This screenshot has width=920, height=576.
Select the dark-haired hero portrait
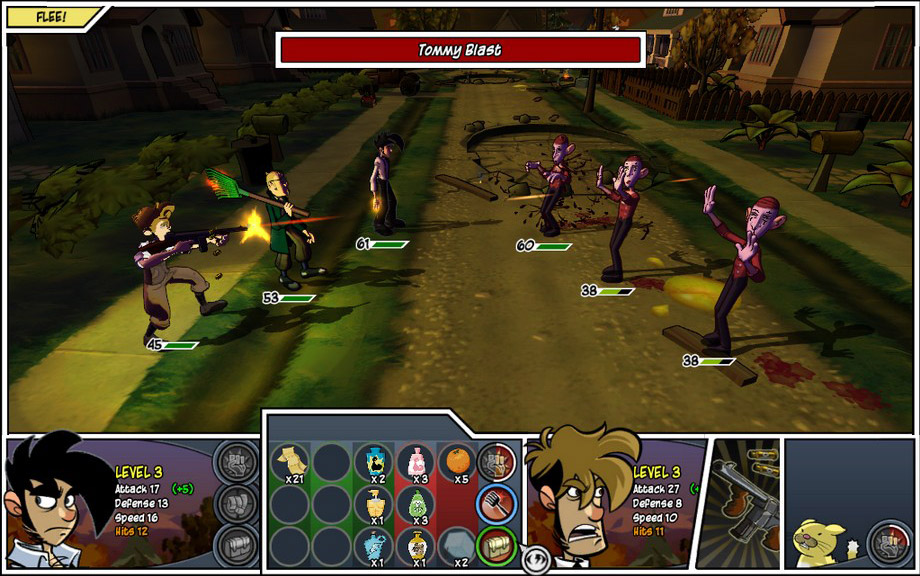[55, 502]
